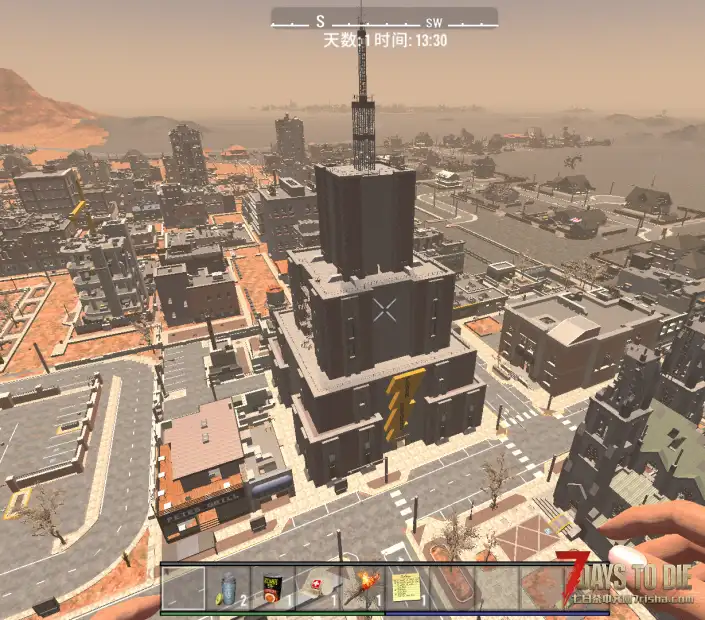Choose the first aid bandage slot
This screenshot has height=620, width=705.
coord(317,587)
